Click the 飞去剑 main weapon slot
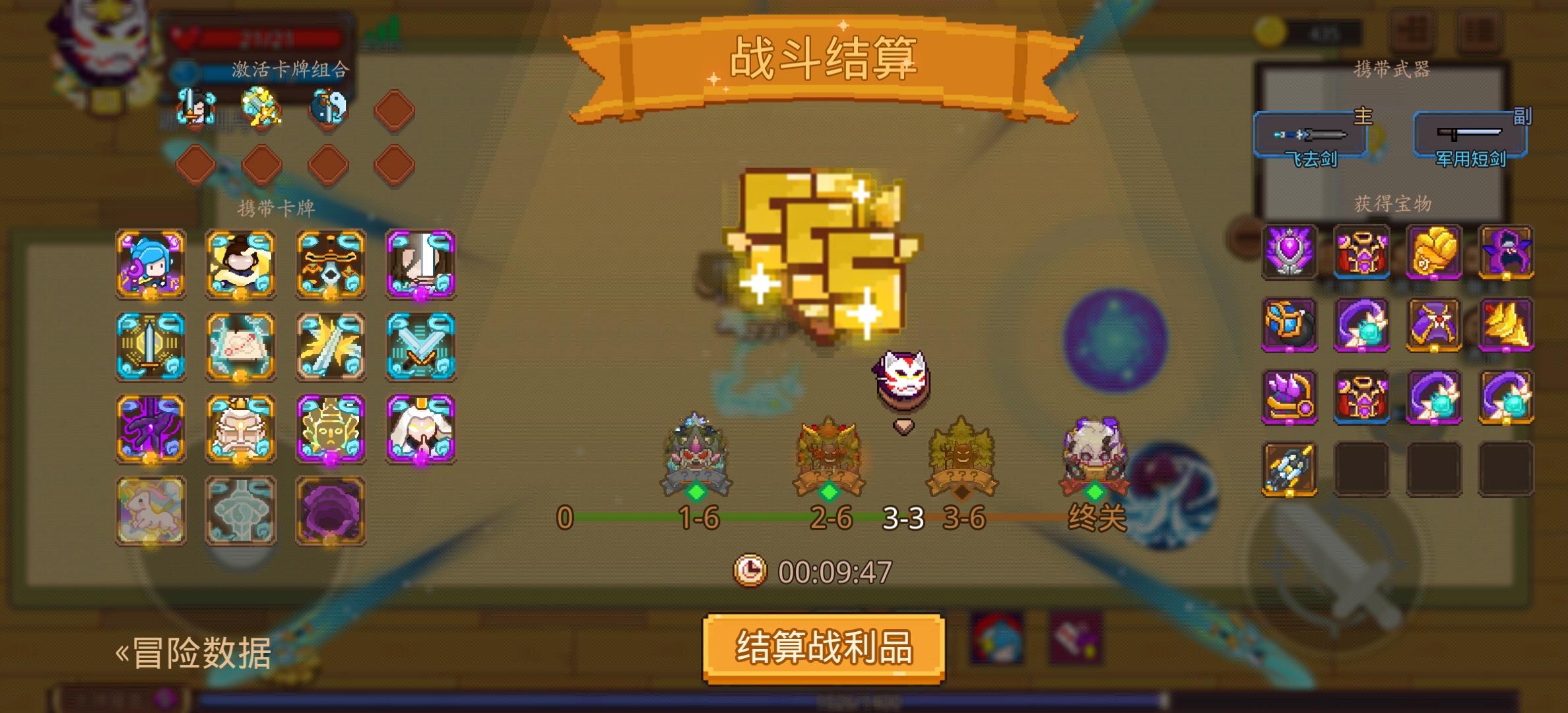Screen dimensions: 1568x713 1310,135
